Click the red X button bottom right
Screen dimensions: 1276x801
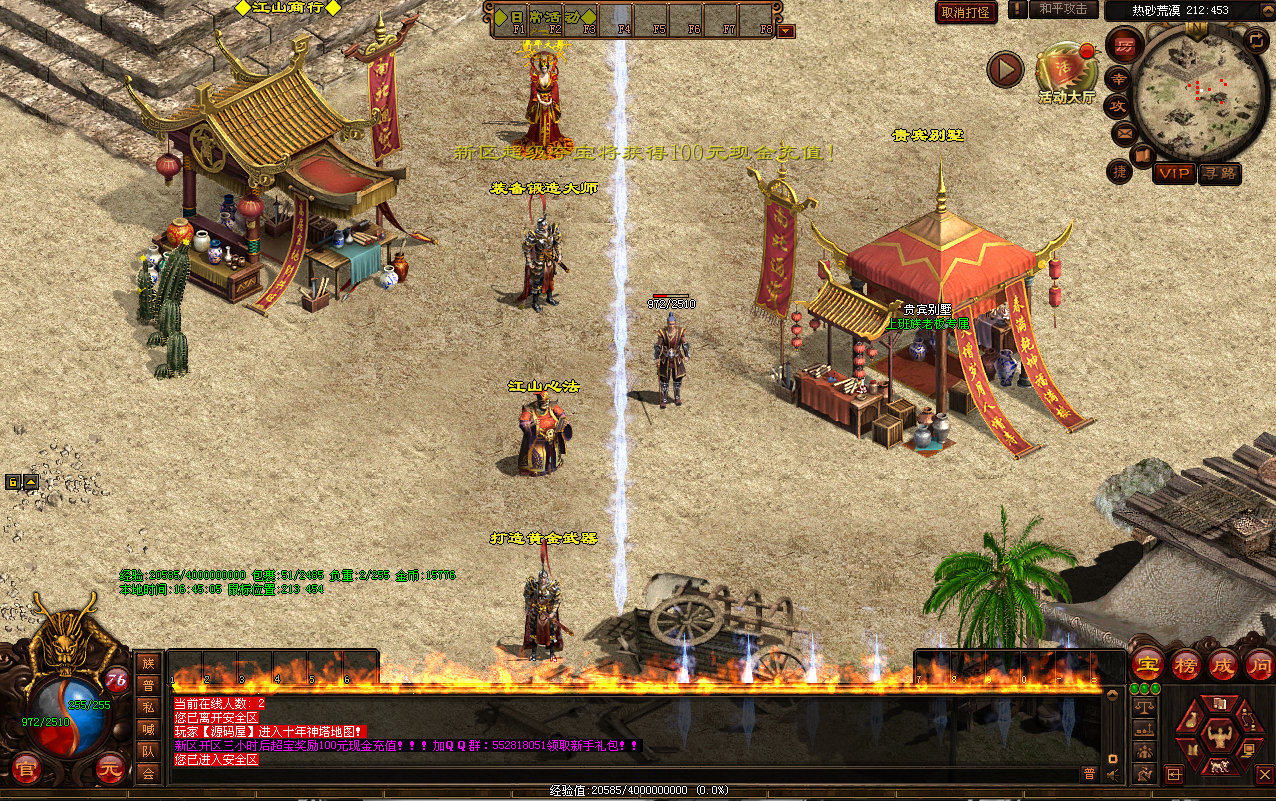[x=1264, y=773]
